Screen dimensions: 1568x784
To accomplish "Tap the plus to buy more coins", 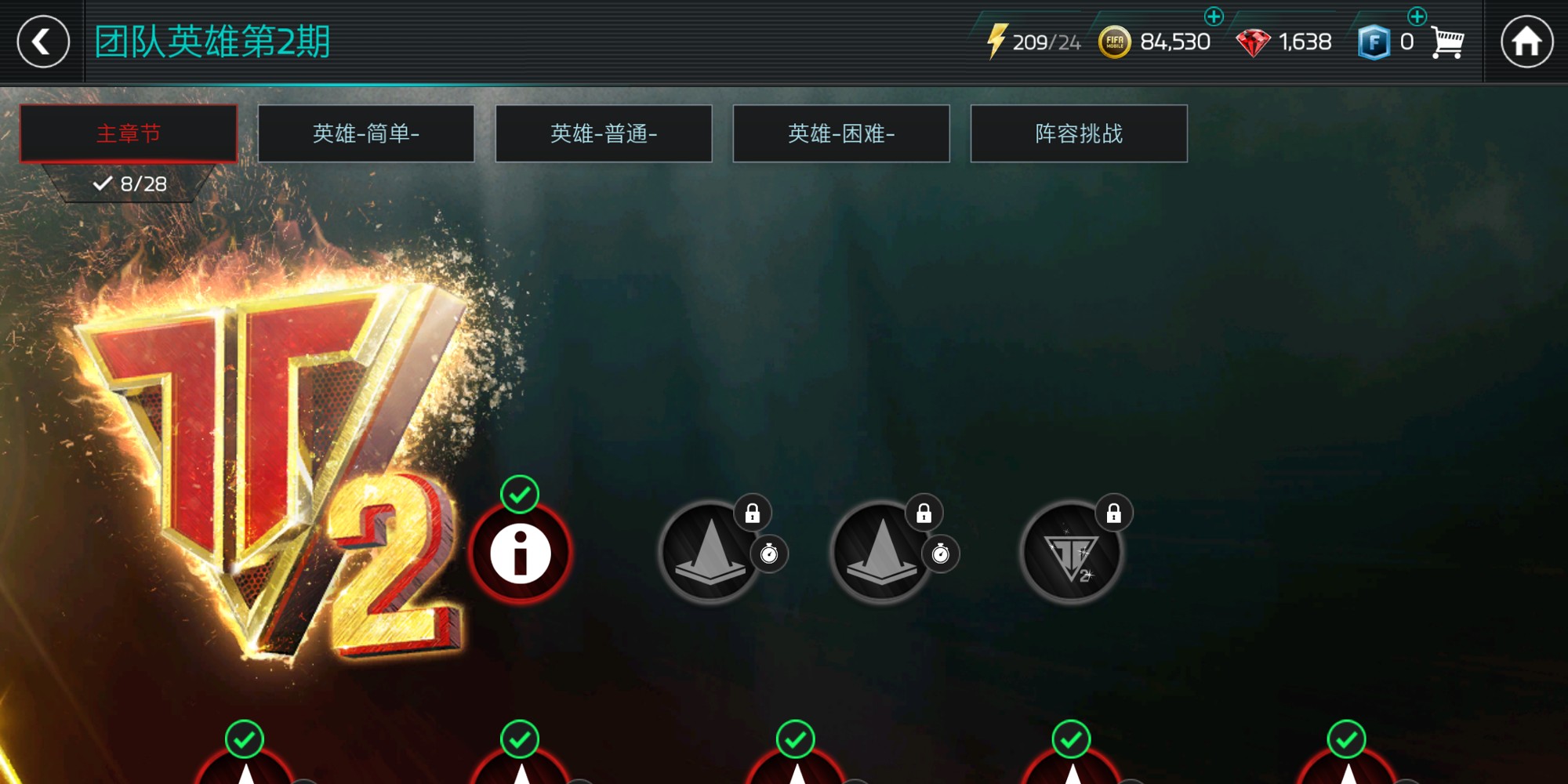I will point(1214,16).
